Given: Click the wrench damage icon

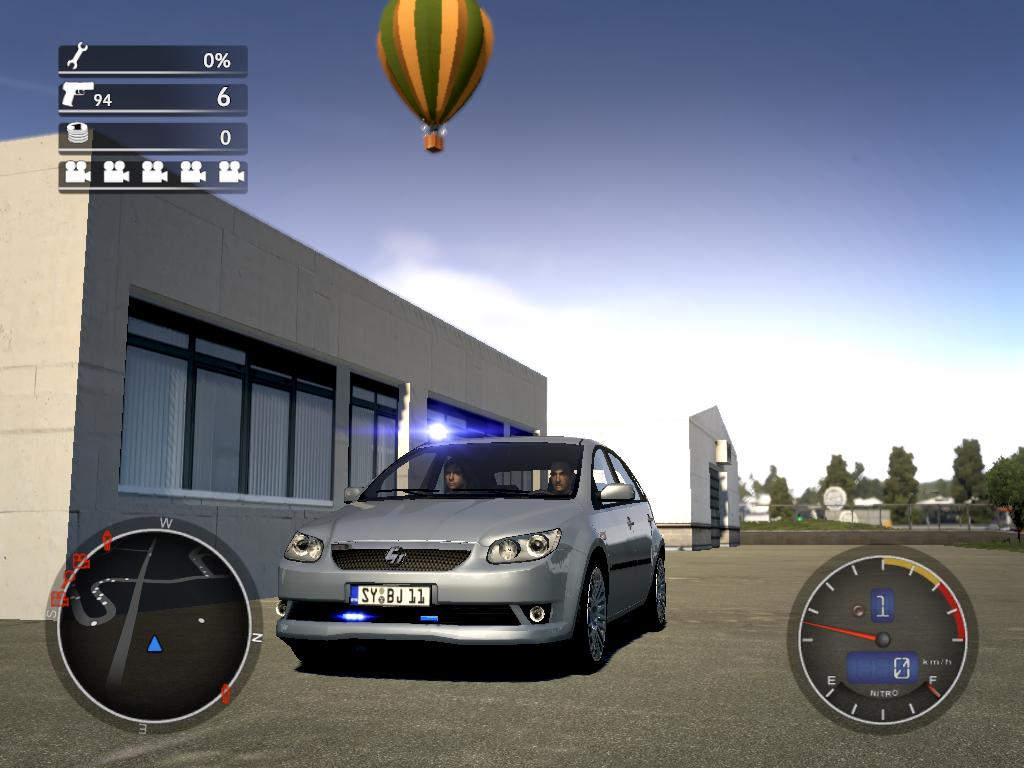Looking at the screenshot, I should (77, 57).
